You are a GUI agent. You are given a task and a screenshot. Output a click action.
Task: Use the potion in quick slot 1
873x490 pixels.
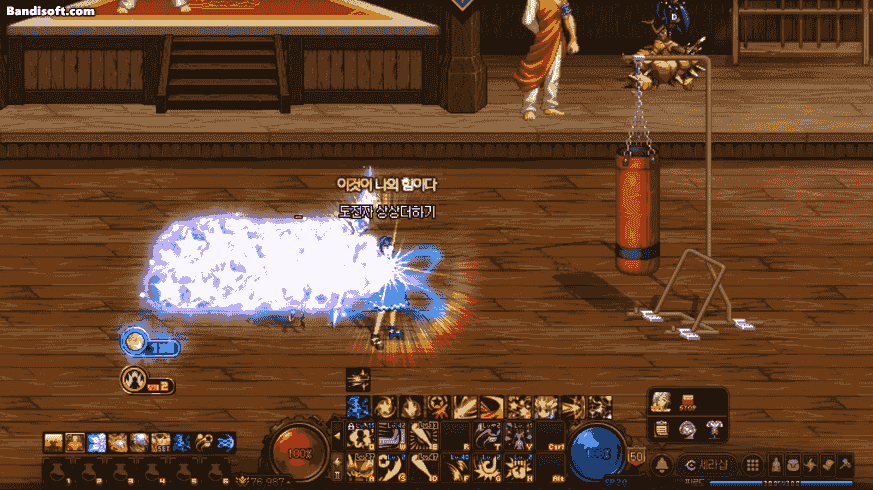tap(59, 471)
